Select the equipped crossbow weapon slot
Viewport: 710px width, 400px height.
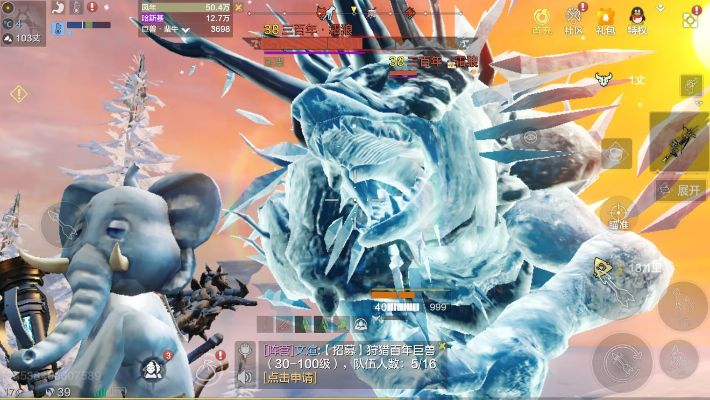[684, 139]
